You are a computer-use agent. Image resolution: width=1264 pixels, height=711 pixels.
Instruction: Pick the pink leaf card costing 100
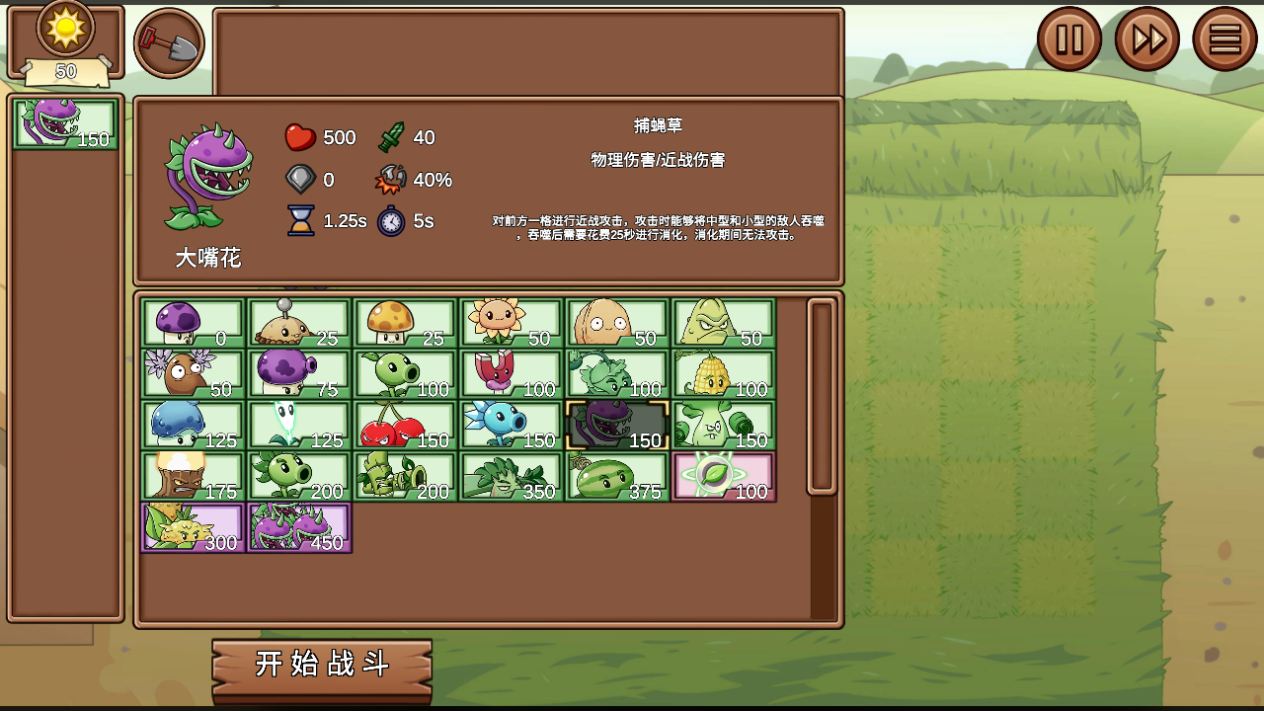[x=723, y=476]
